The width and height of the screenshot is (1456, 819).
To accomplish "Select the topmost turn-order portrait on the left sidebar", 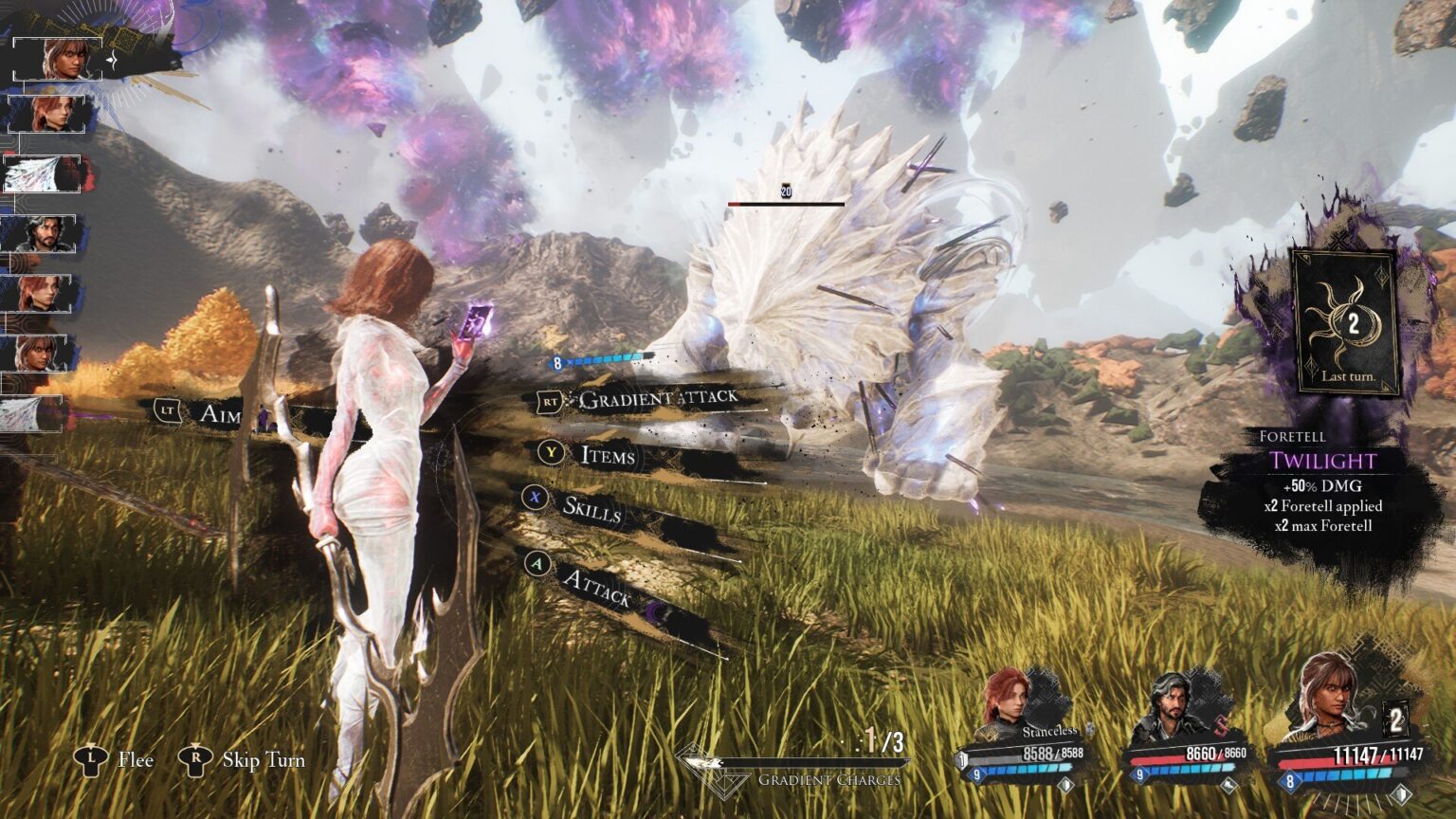I will [x=57, y=57].
